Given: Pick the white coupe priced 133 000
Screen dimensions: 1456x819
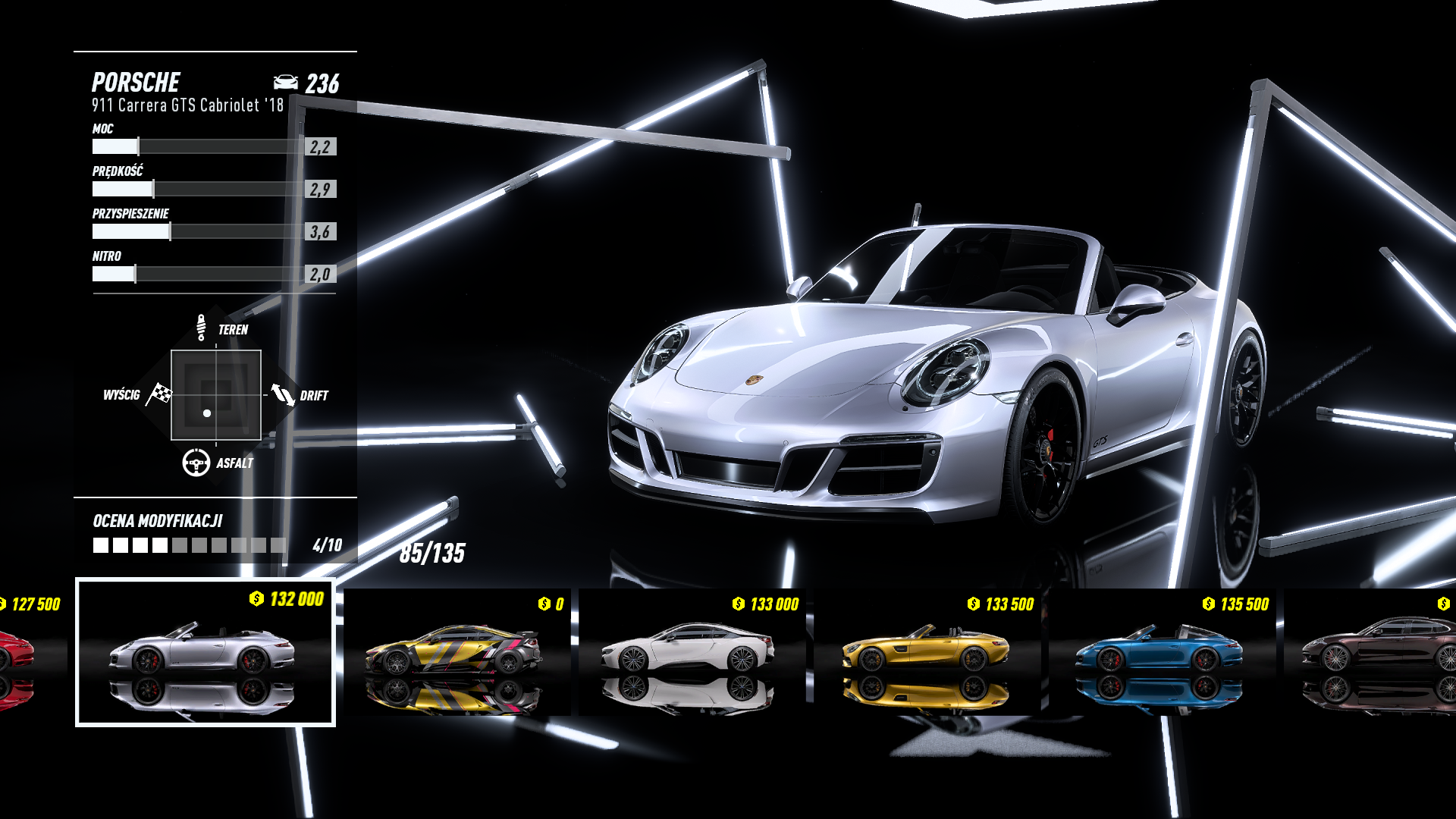Looking at the screenshot, I should [x=692, y=652].
